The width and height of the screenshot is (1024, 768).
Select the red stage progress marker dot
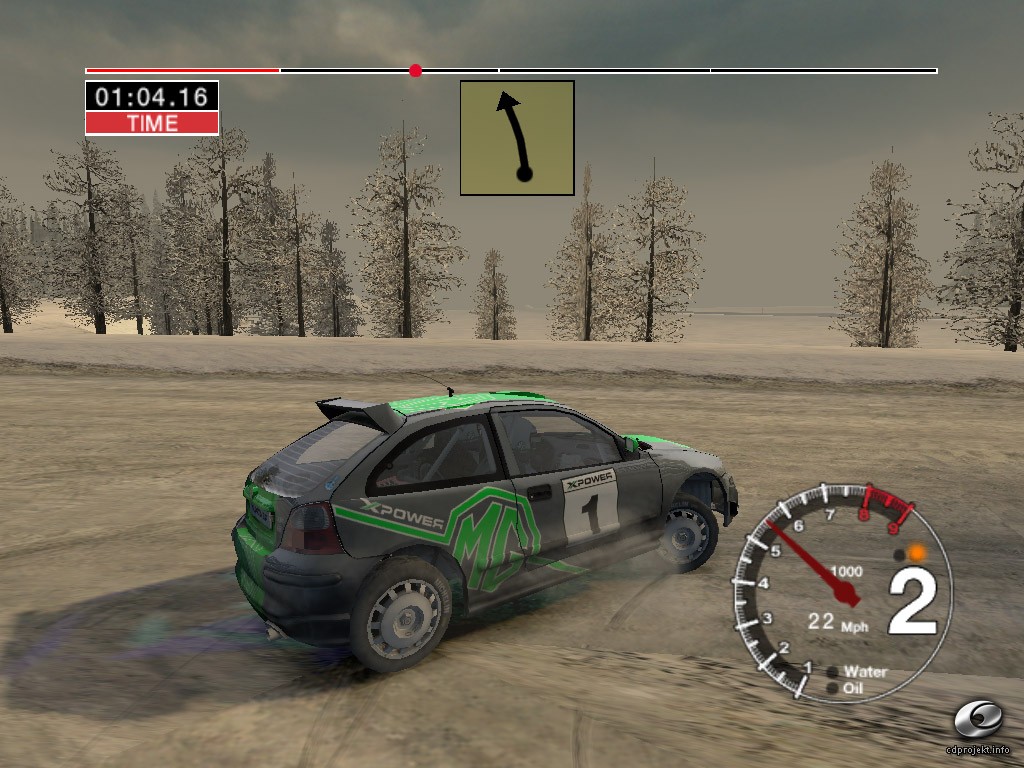(415, 71)
